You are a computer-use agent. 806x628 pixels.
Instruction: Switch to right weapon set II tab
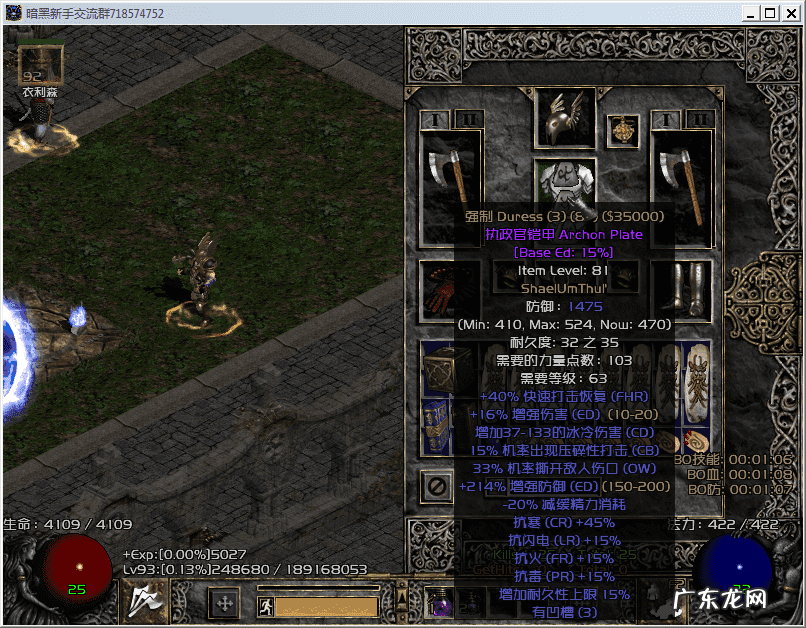click(x=701, y=119)
